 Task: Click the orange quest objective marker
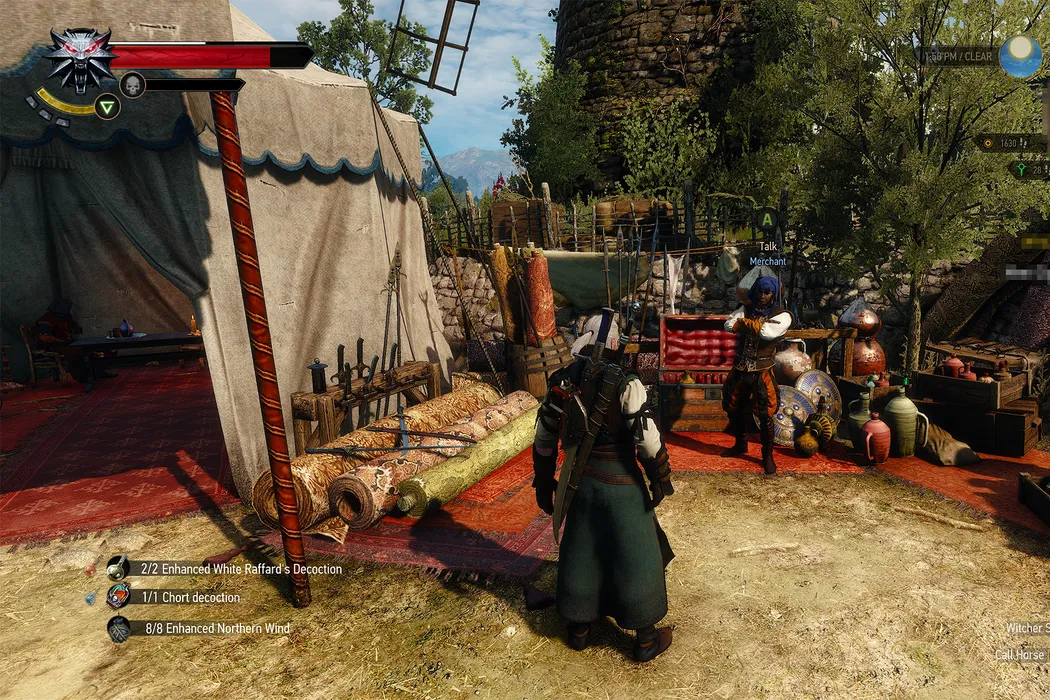click(x=990, y=143)
